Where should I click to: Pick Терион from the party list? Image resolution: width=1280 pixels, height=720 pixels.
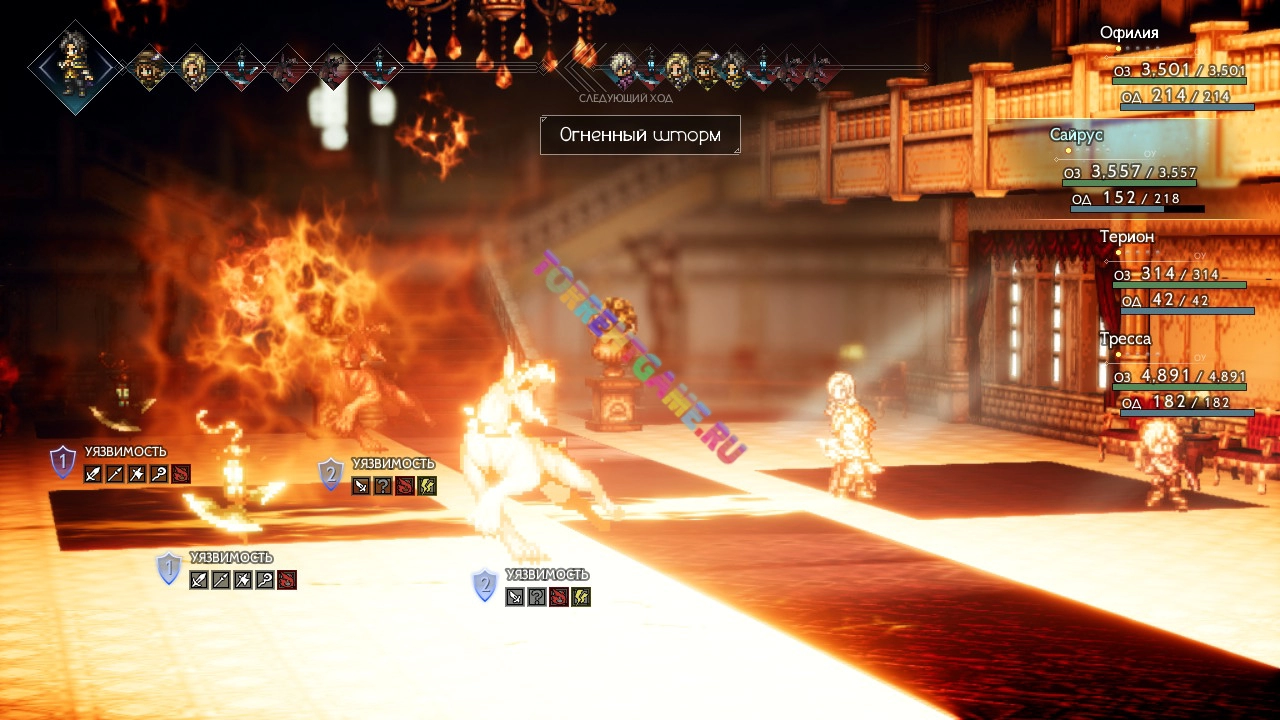pos(1127,237)
